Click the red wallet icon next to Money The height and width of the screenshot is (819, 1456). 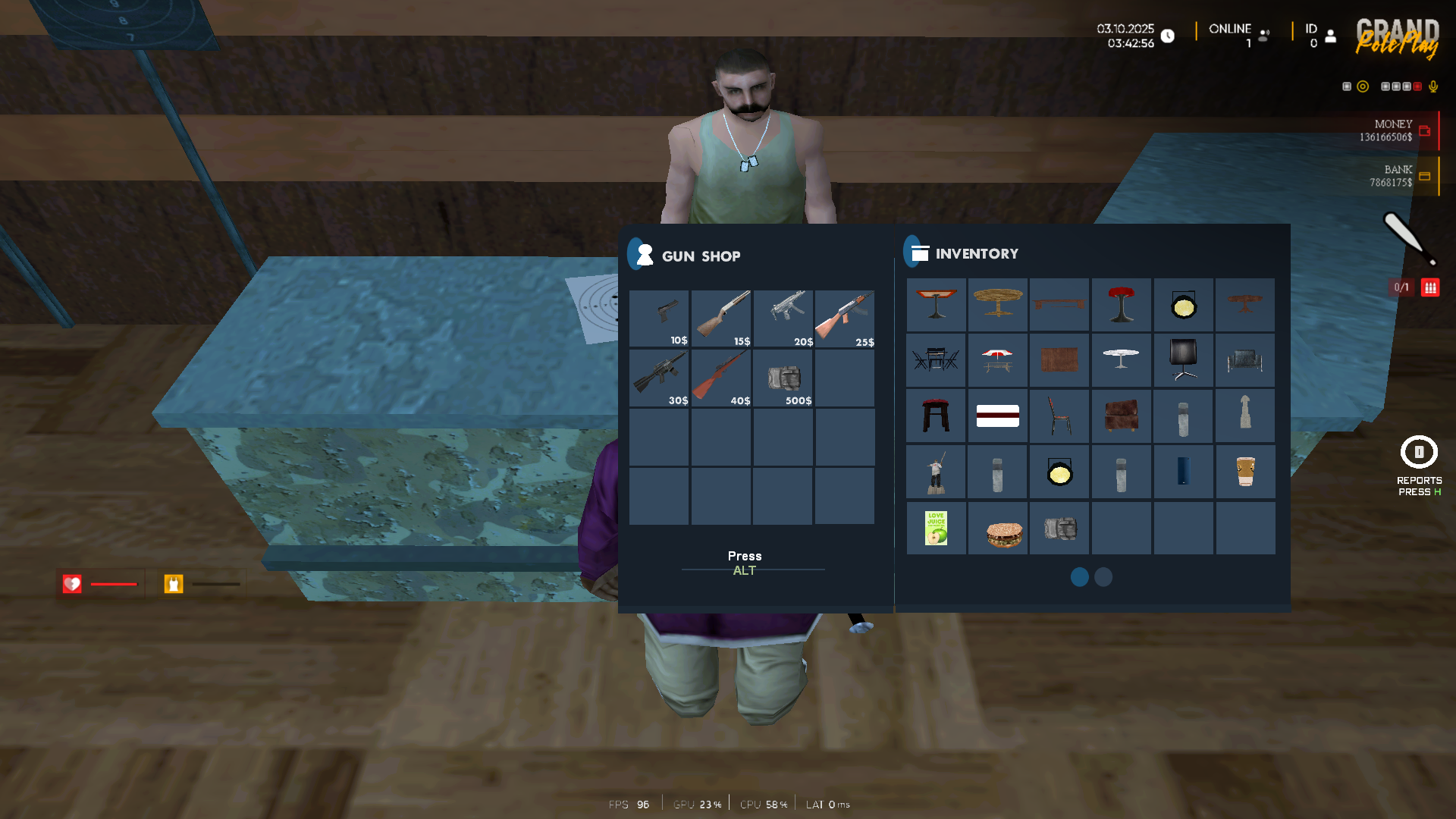pos(1426,130)
